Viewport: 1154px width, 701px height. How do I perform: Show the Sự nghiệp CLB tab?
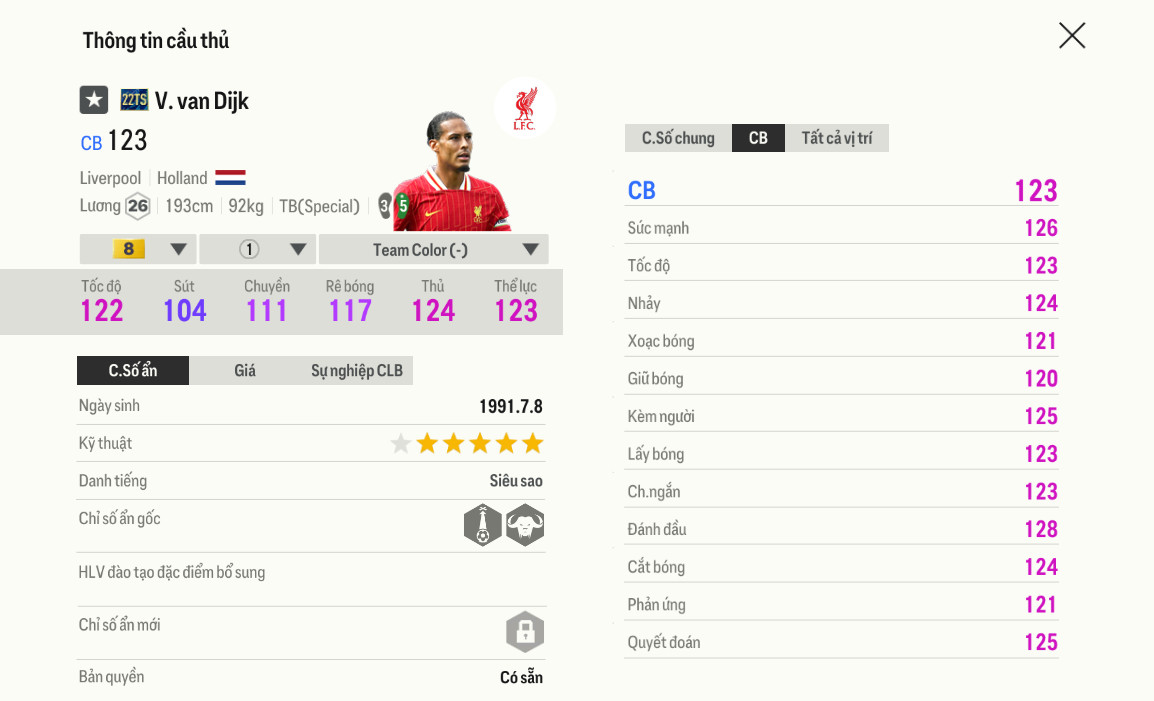pyautogui.click(x=356, y=371)
